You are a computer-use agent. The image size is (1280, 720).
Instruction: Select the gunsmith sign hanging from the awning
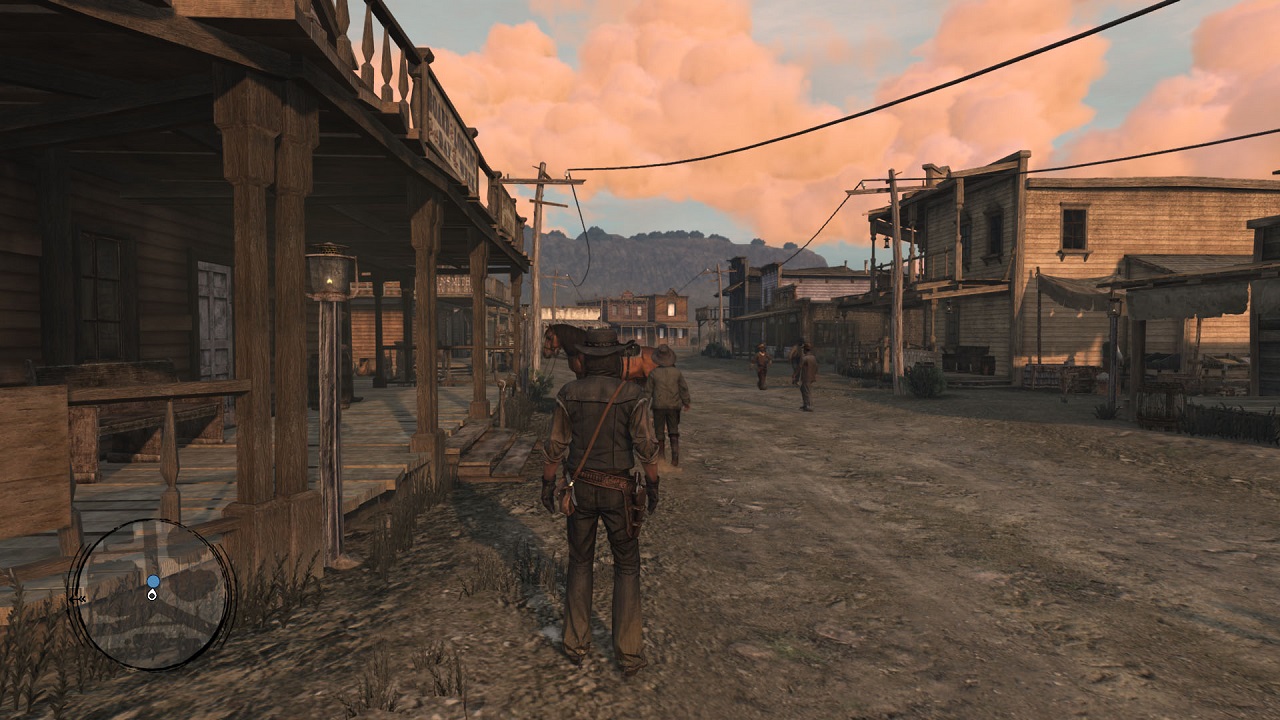click(453, 284)
